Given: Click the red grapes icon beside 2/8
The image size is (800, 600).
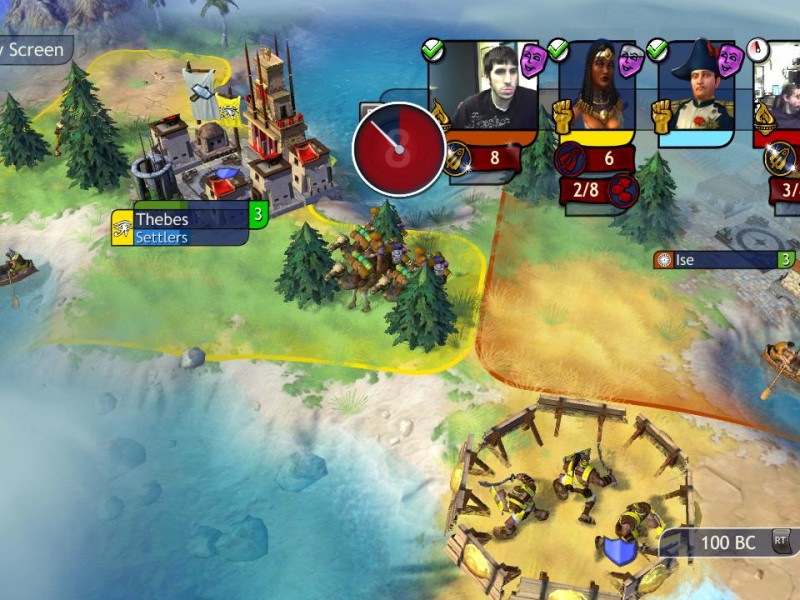Looking at the screenshot, I should click(624, 189).
